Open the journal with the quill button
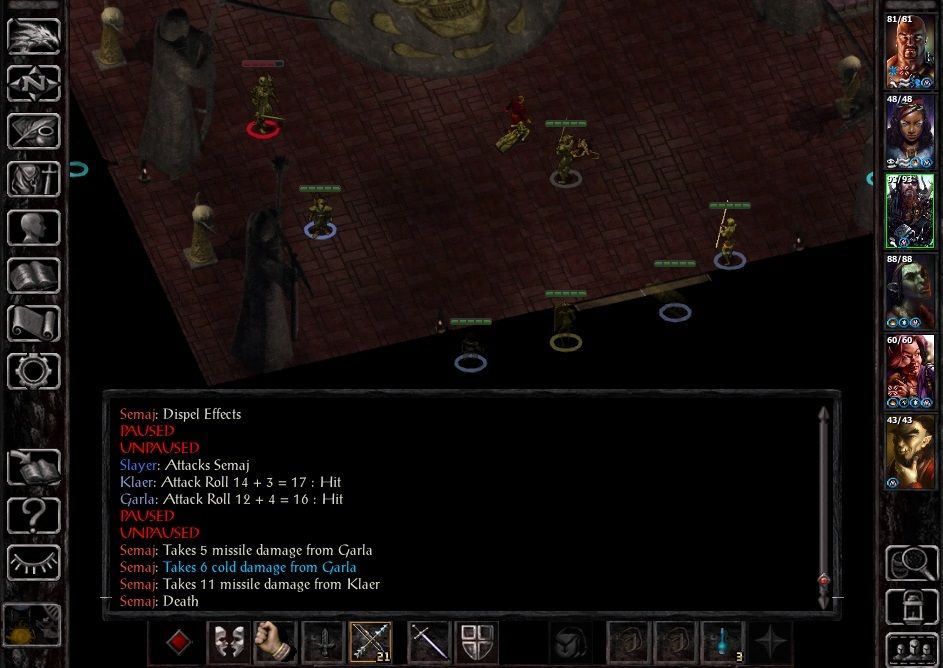The width and height of the screenshot is (943, 668). point(33,131)
